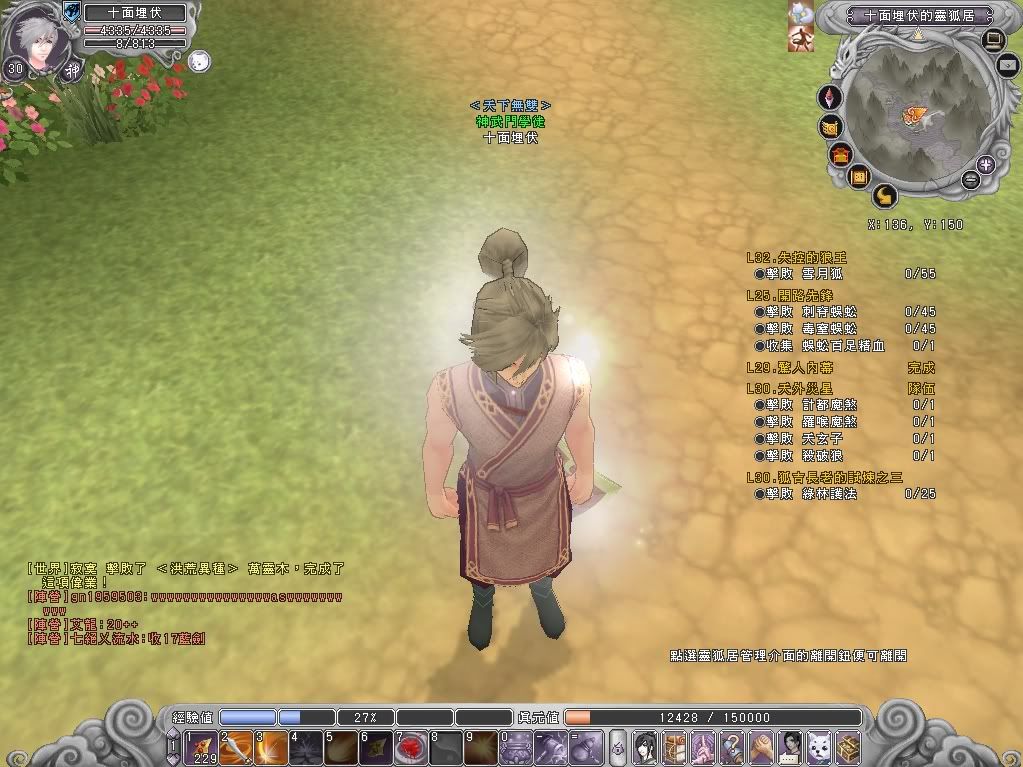Viewport: 1023px width, 767px height.
Task: Open the golden treasure chest menu icon
Action: coord(849,747)
